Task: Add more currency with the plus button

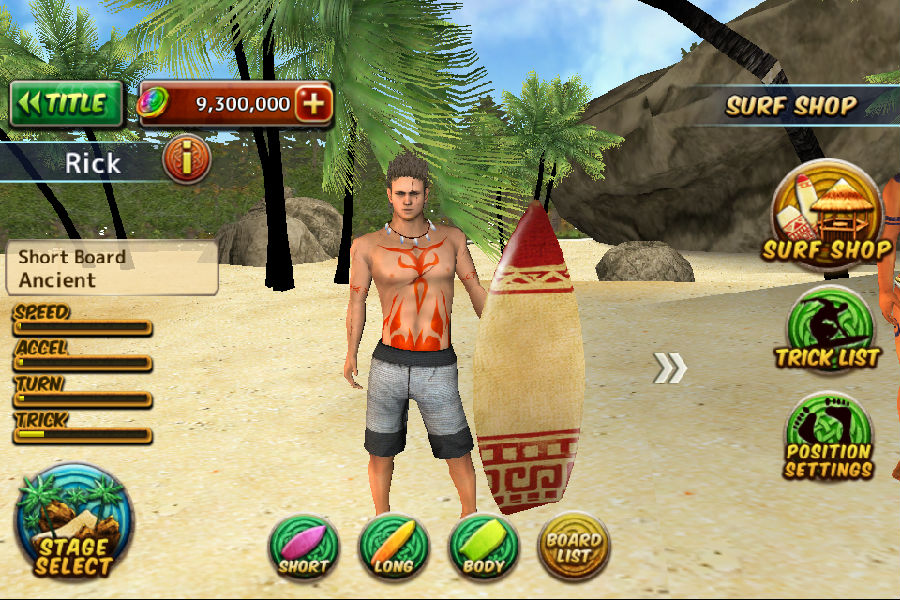Action: (314, 104)
